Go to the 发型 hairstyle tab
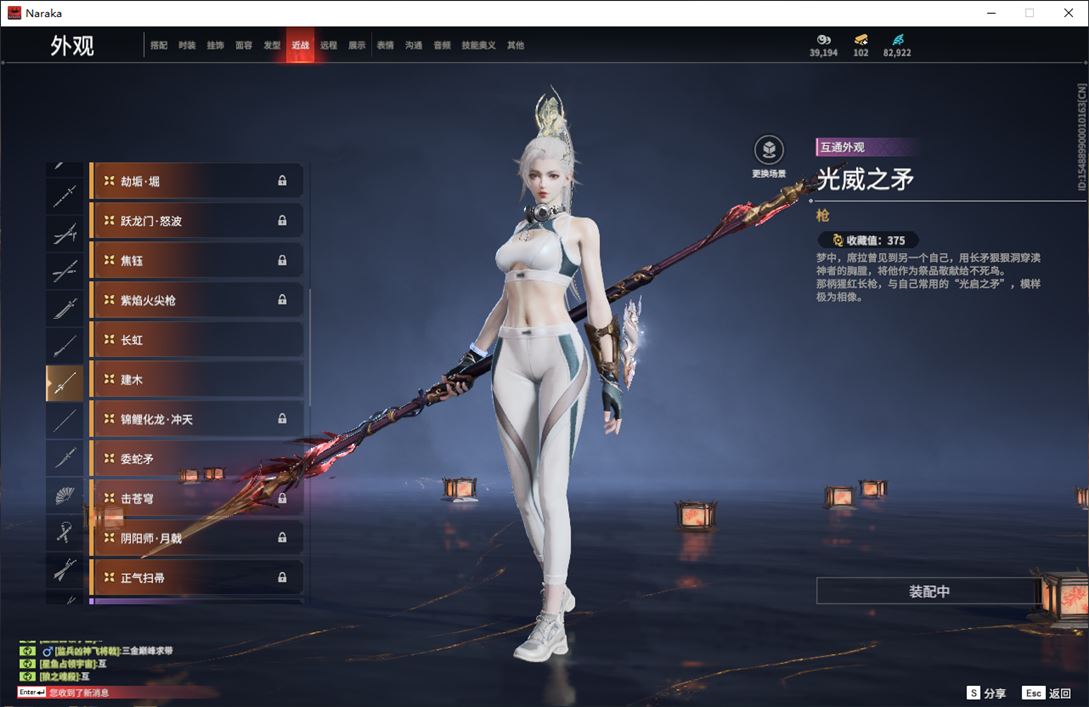 pos(272,45)
